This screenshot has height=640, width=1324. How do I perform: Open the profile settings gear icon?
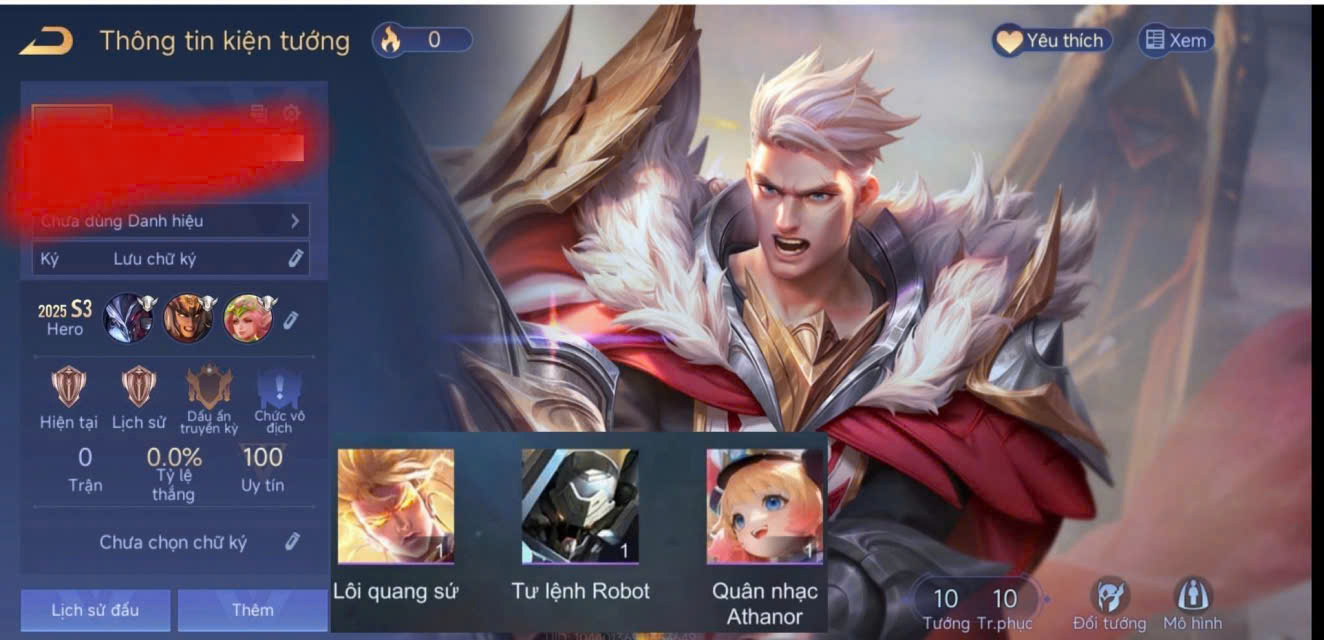(x=291, y=113)
